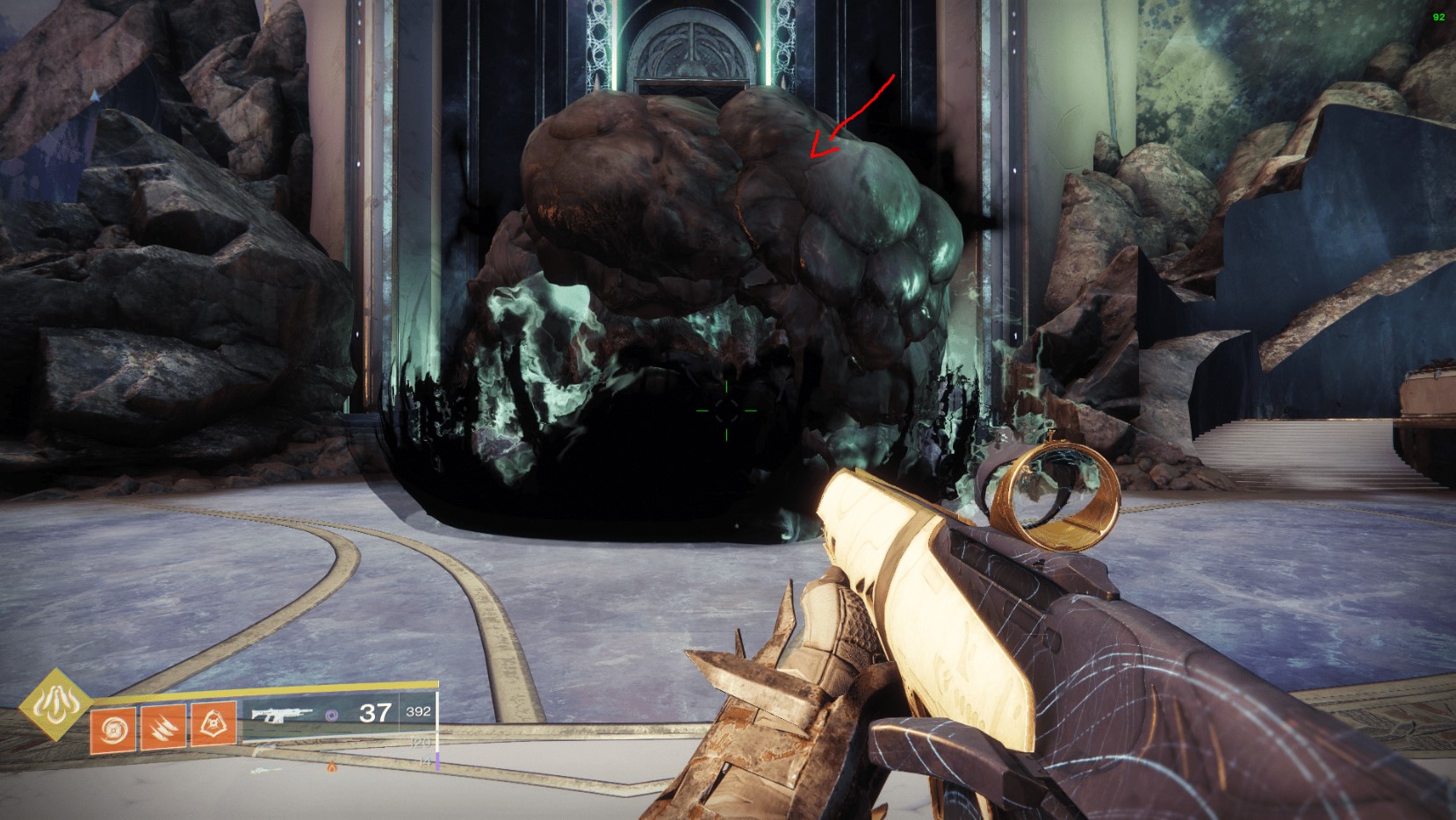Trigger the barricade class ability icon

point(213,724)
